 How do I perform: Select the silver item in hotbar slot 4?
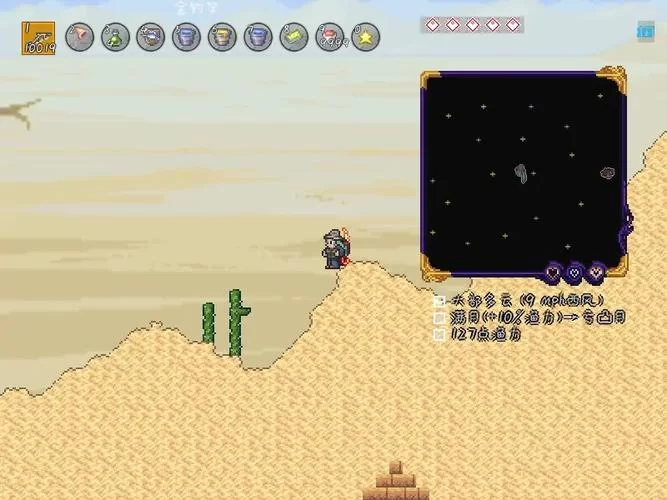tap(150, 38)
